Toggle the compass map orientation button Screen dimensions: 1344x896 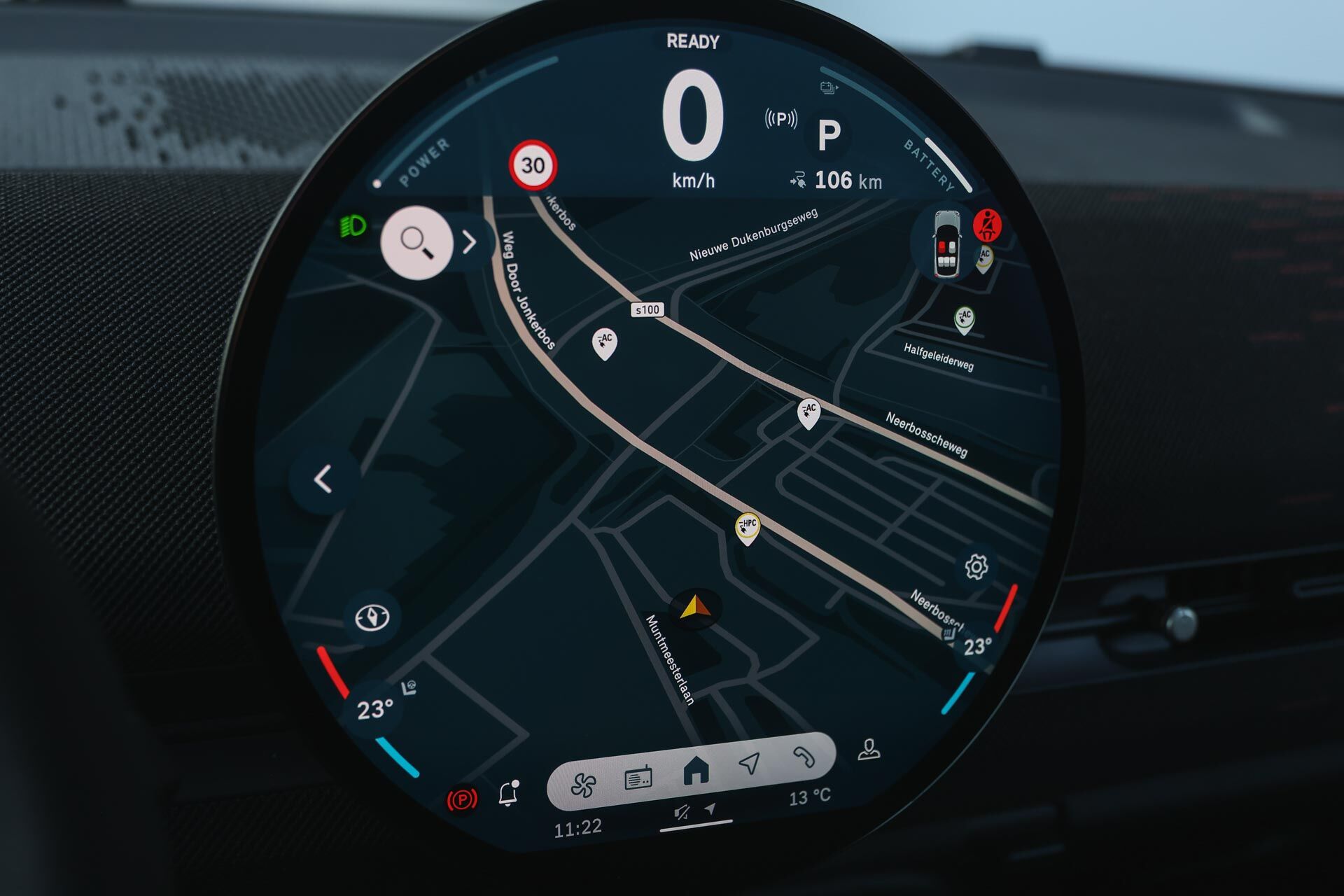(372, 617)
